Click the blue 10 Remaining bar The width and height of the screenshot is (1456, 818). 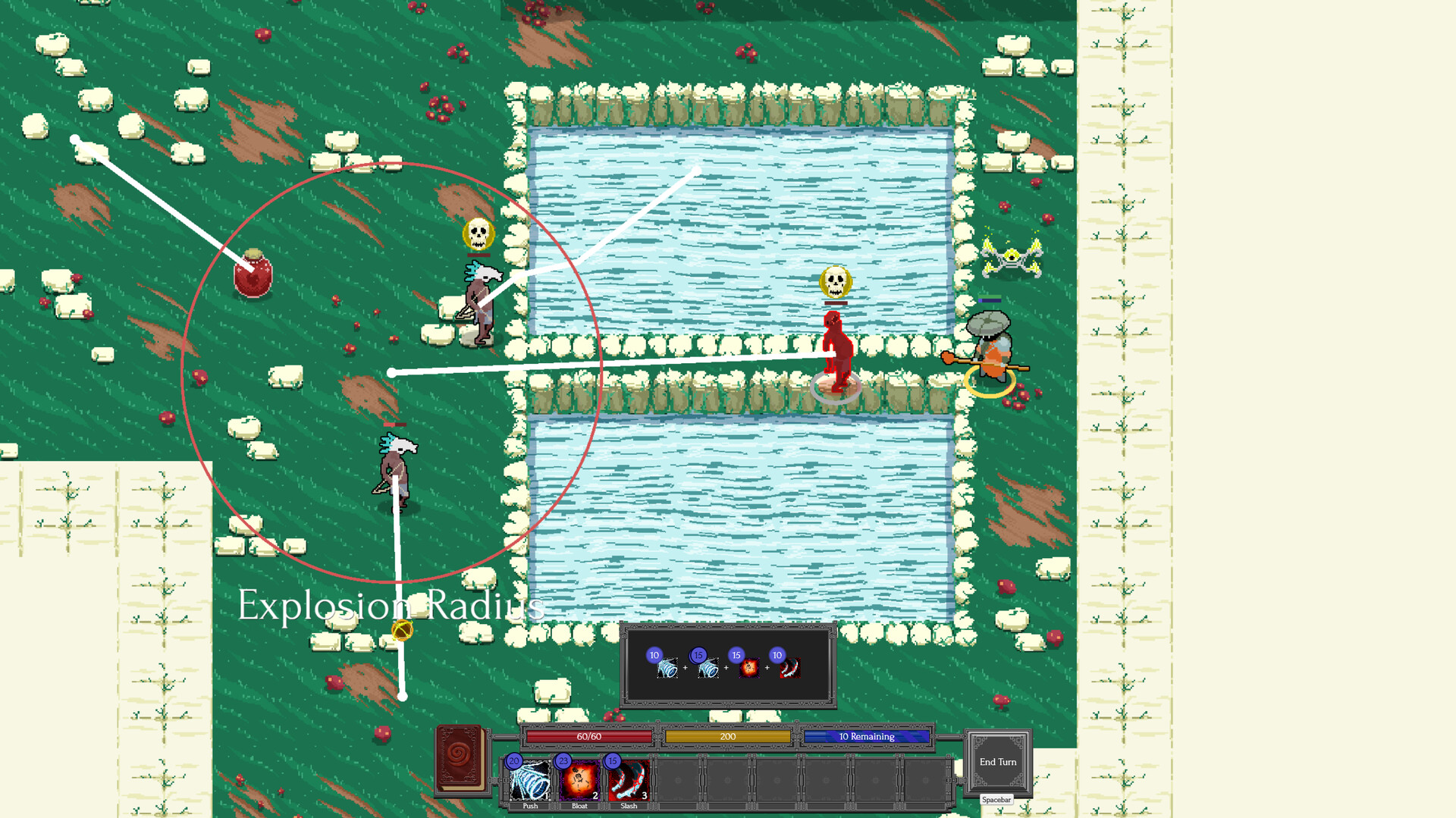coord(867,736)
